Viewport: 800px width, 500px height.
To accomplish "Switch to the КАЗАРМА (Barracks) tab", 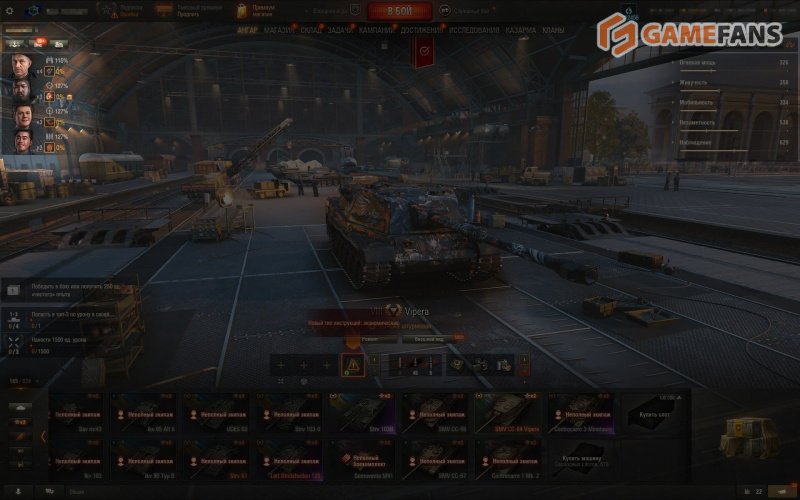I will coord(520,31).
